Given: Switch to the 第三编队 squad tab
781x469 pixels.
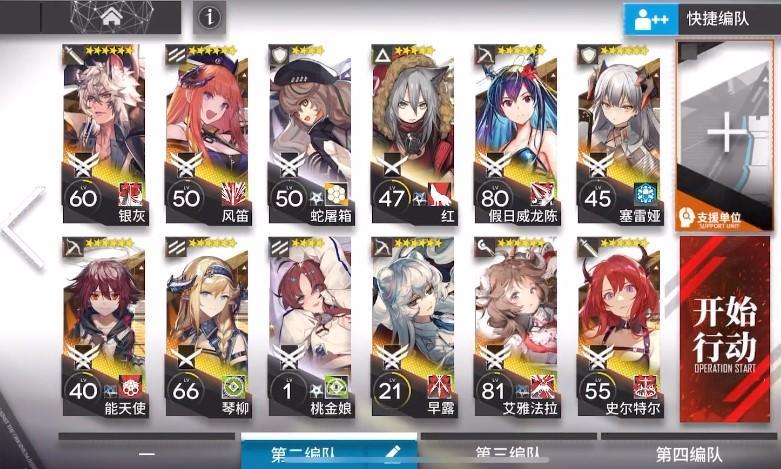Looking at the screenshot, I should point(511,455).
